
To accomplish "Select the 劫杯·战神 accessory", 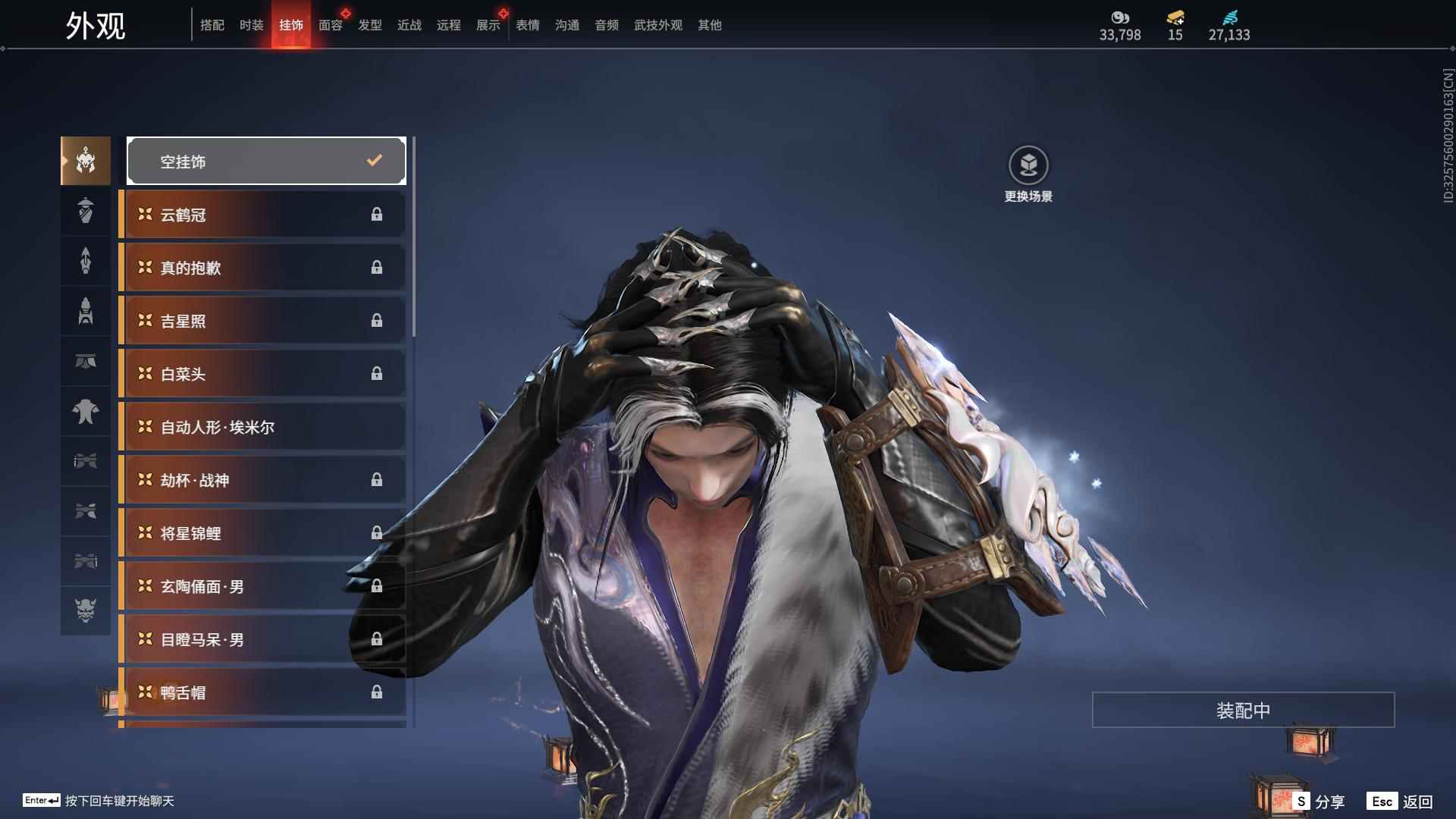I will click(x=262, y=480).
